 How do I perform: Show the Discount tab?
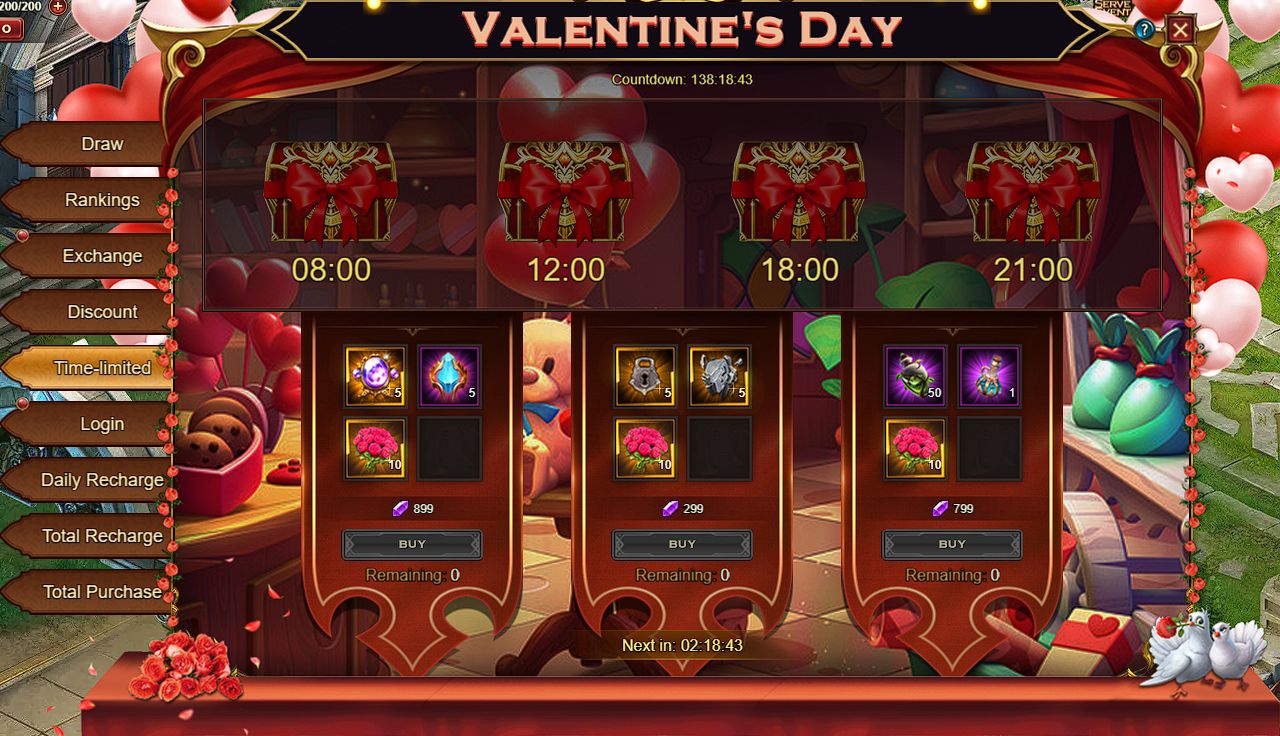coord(101,312)
